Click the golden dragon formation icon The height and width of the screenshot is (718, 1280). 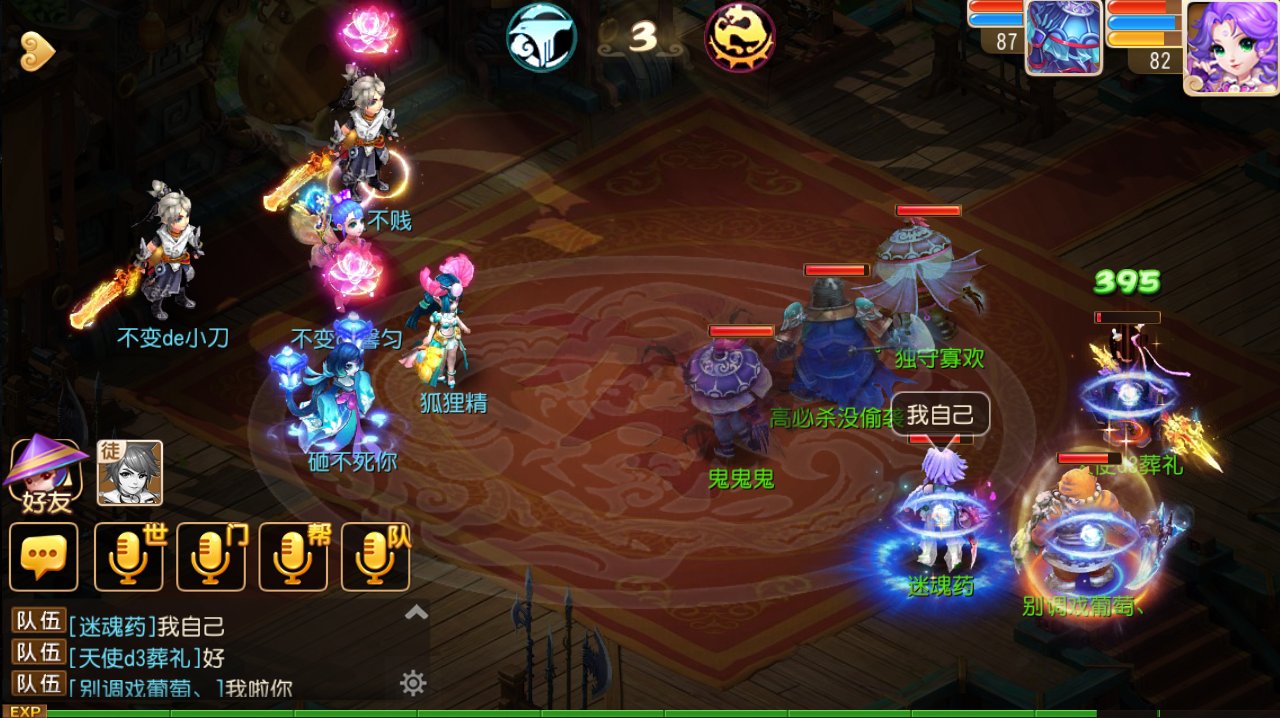coord(740,37)
